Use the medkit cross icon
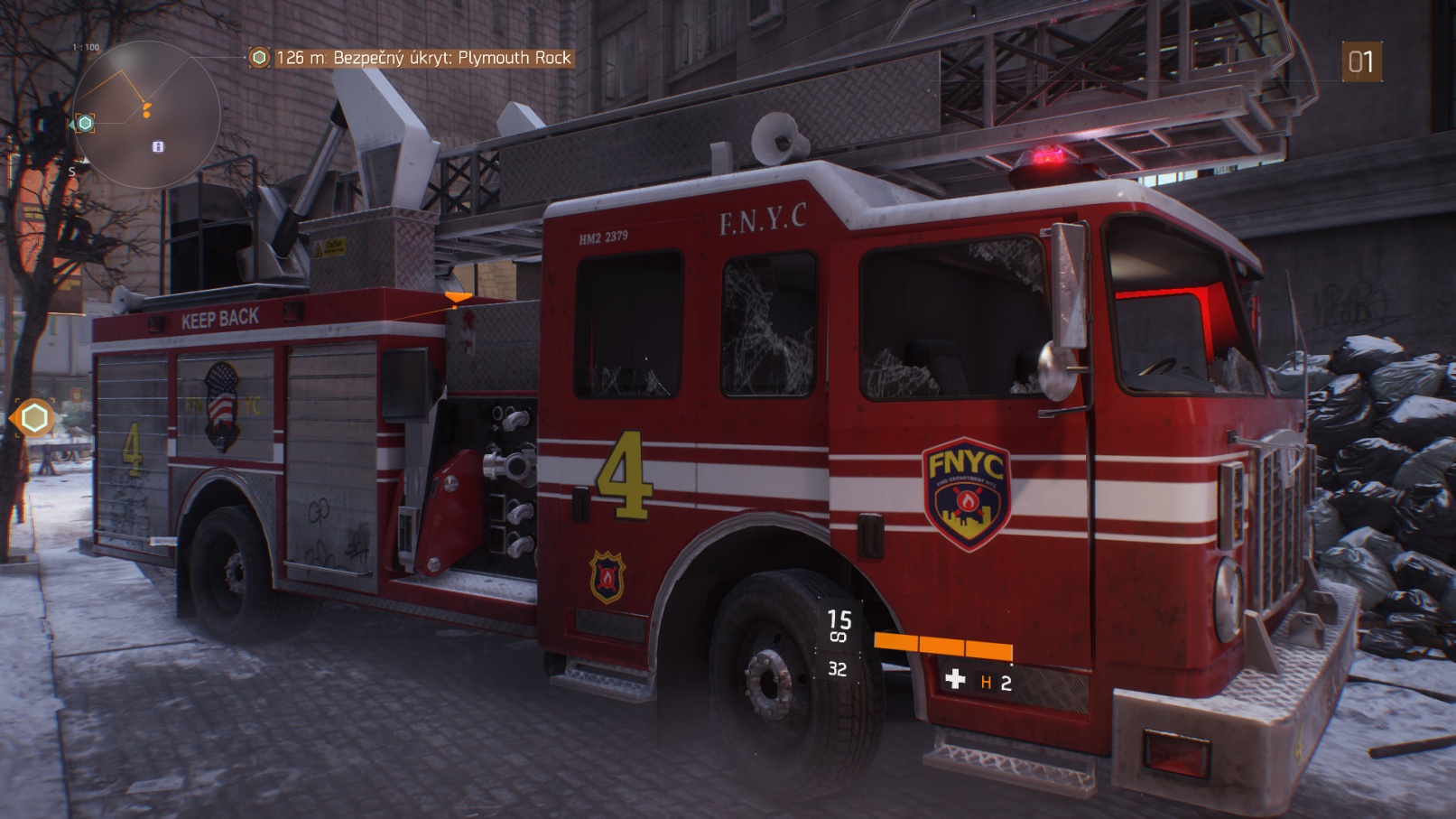This screenshot has height=819, width=1456. pyautogui.click(x=955, y=679)
